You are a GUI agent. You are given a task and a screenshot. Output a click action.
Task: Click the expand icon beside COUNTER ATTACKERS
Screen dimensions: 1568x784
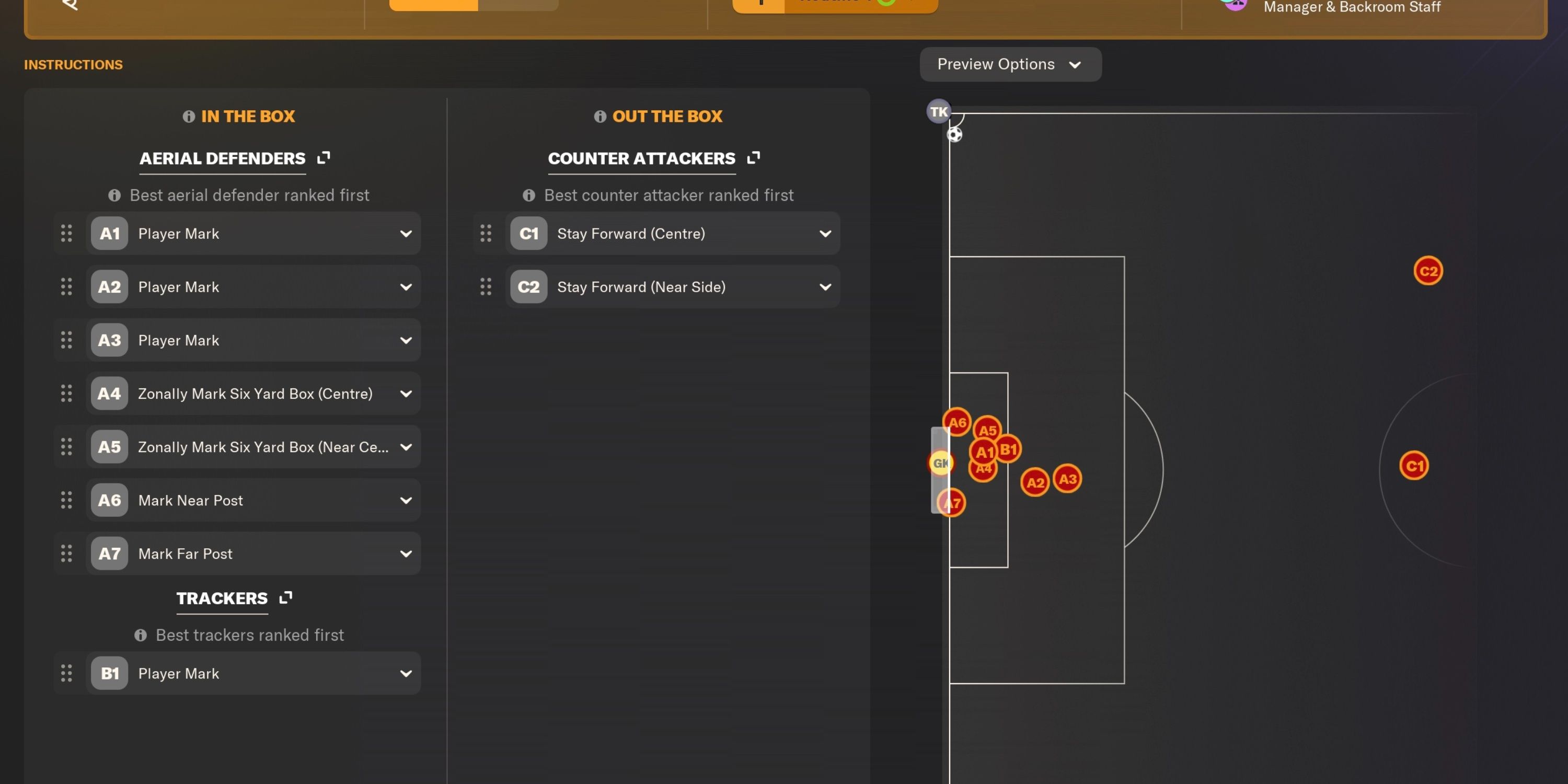tap(753, 158)
